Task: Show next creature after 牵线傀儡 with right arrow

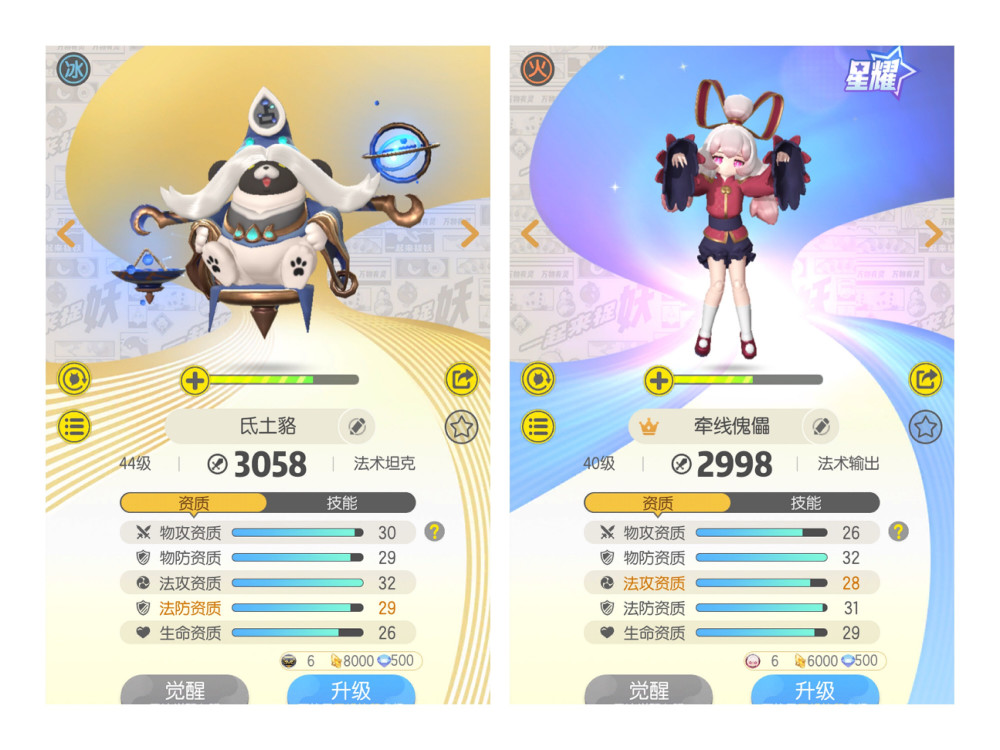Action: (933, 234)
